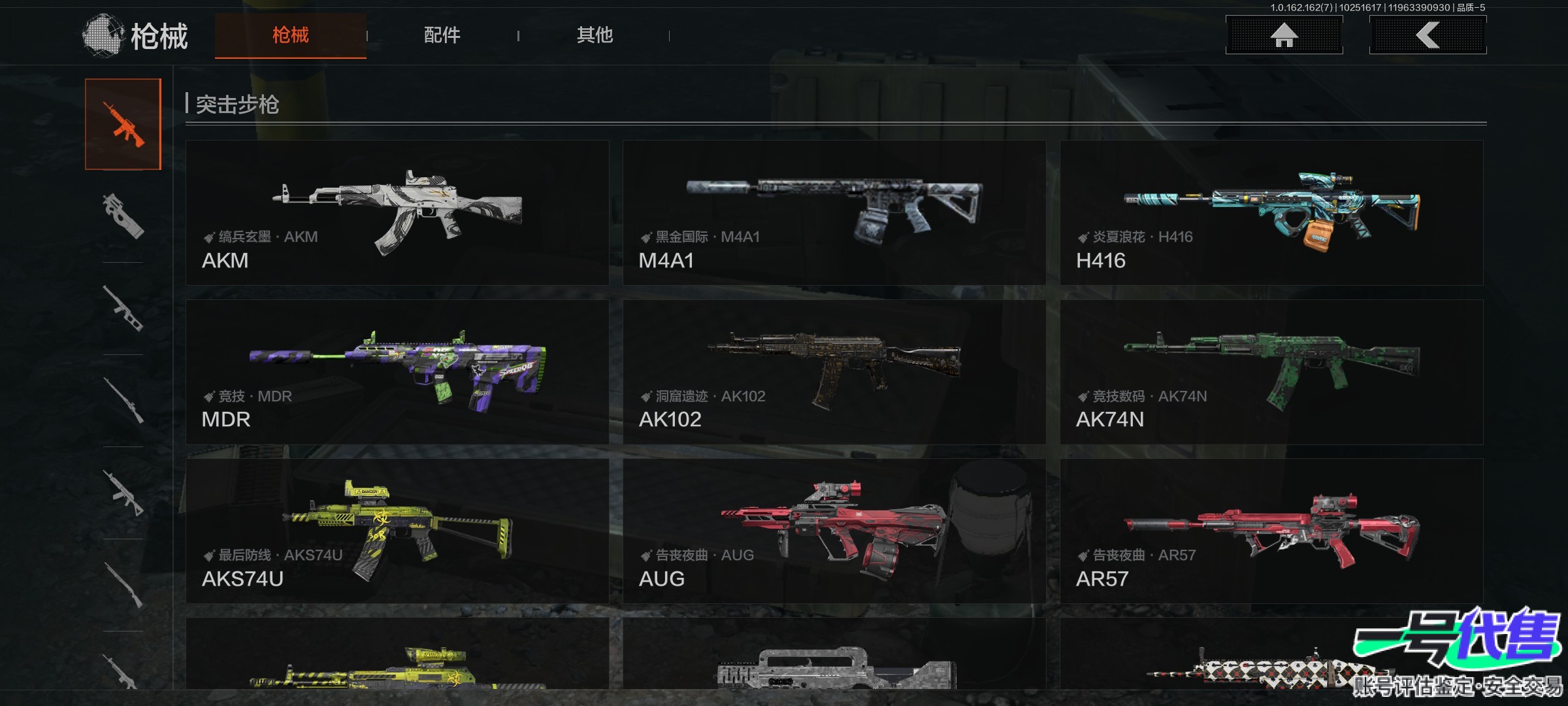Open the AKM weapon card
The width and height of the screenshot is (1568, 706).
point(397,212)
